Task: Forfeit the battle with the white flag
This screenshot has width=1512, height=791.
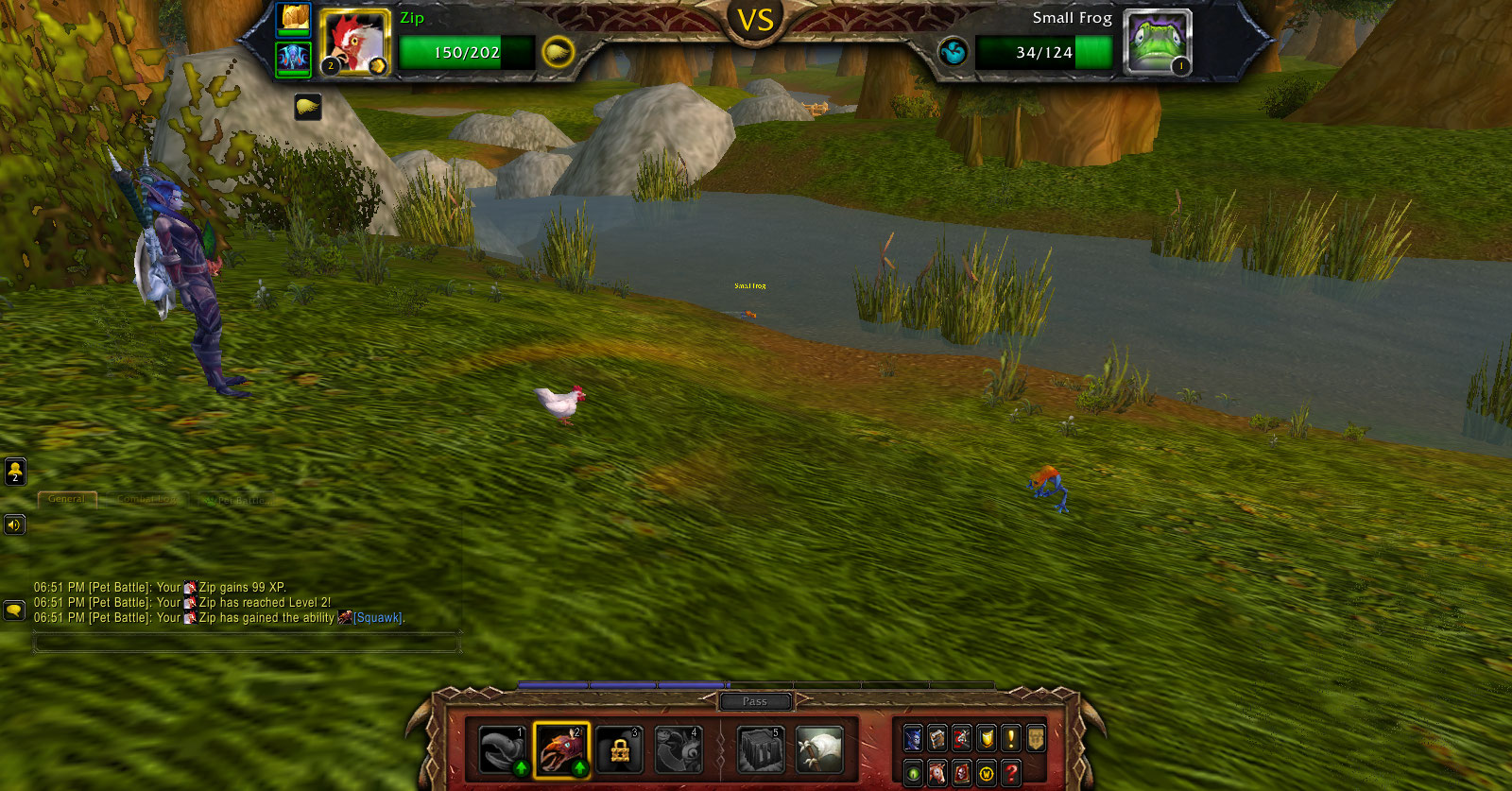Action: pyautogui.click(x=819, y=749)
